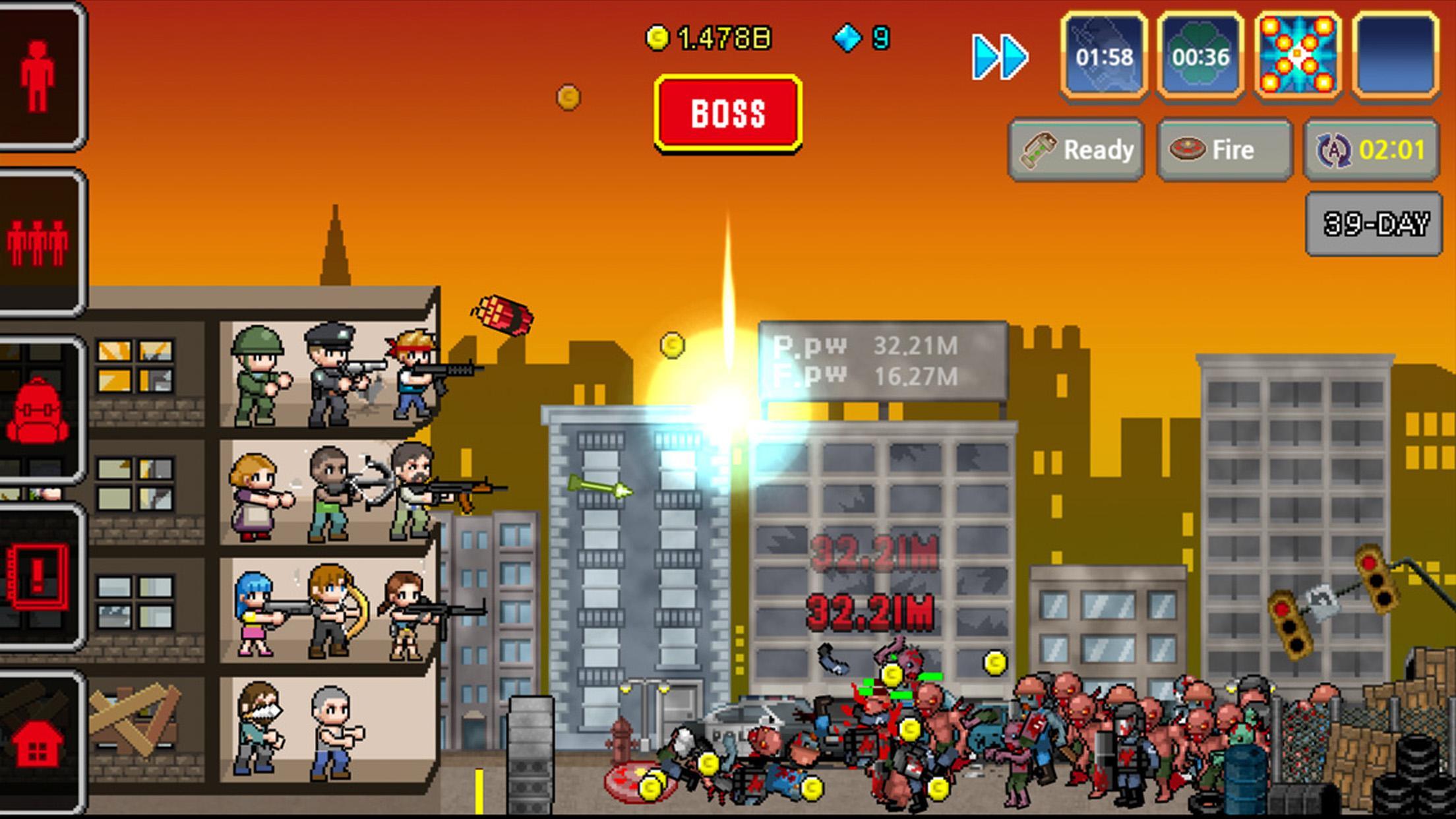Activate the landmine Fire item

click(x=1223, y=150)
